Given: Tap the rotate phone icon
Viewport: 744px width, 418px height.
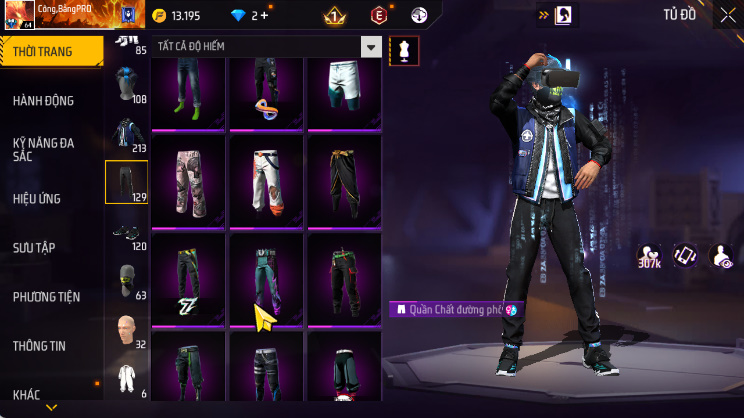Looking at the screenshot, I should tap(685, 255).
